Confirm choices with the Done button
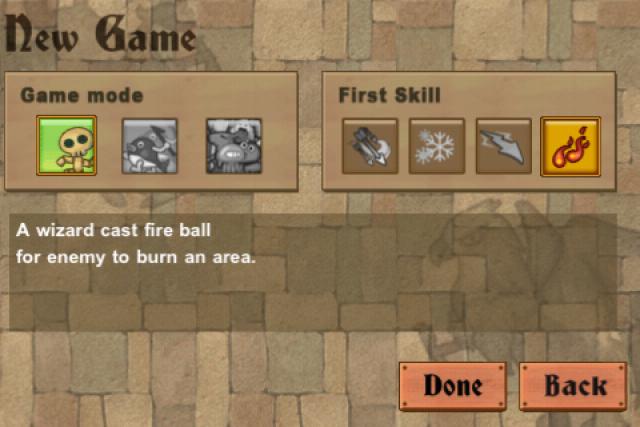 point(453,386)
